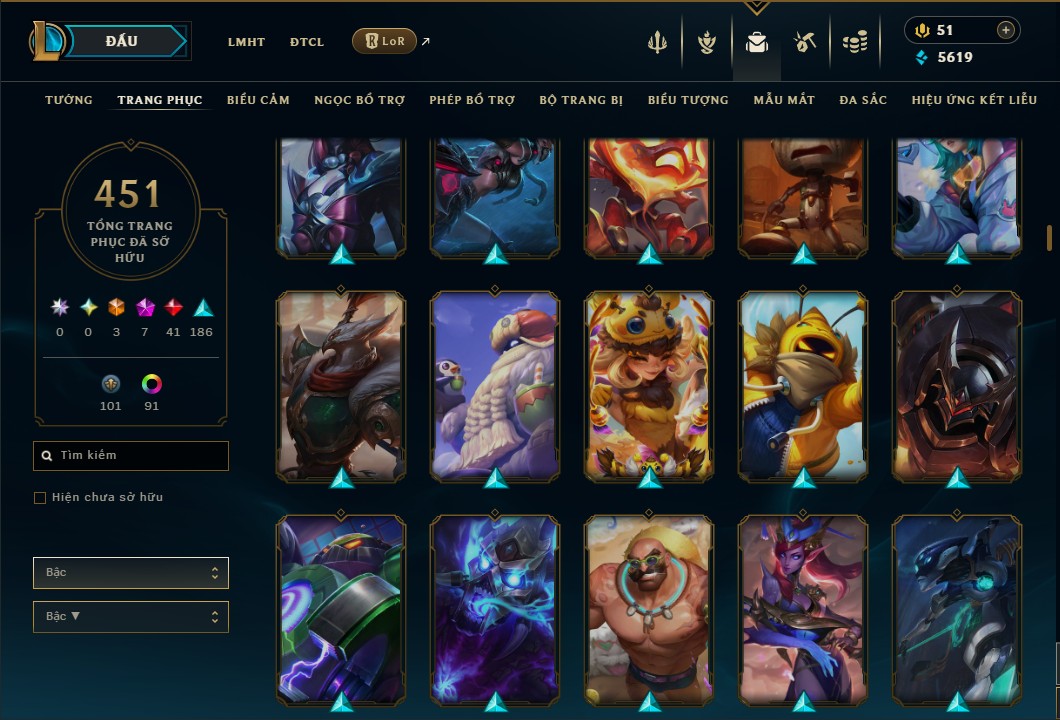Switch to the ĐA SẮC tab
The height and width of the screenshot is (720, 1060).
pos(863,100)
